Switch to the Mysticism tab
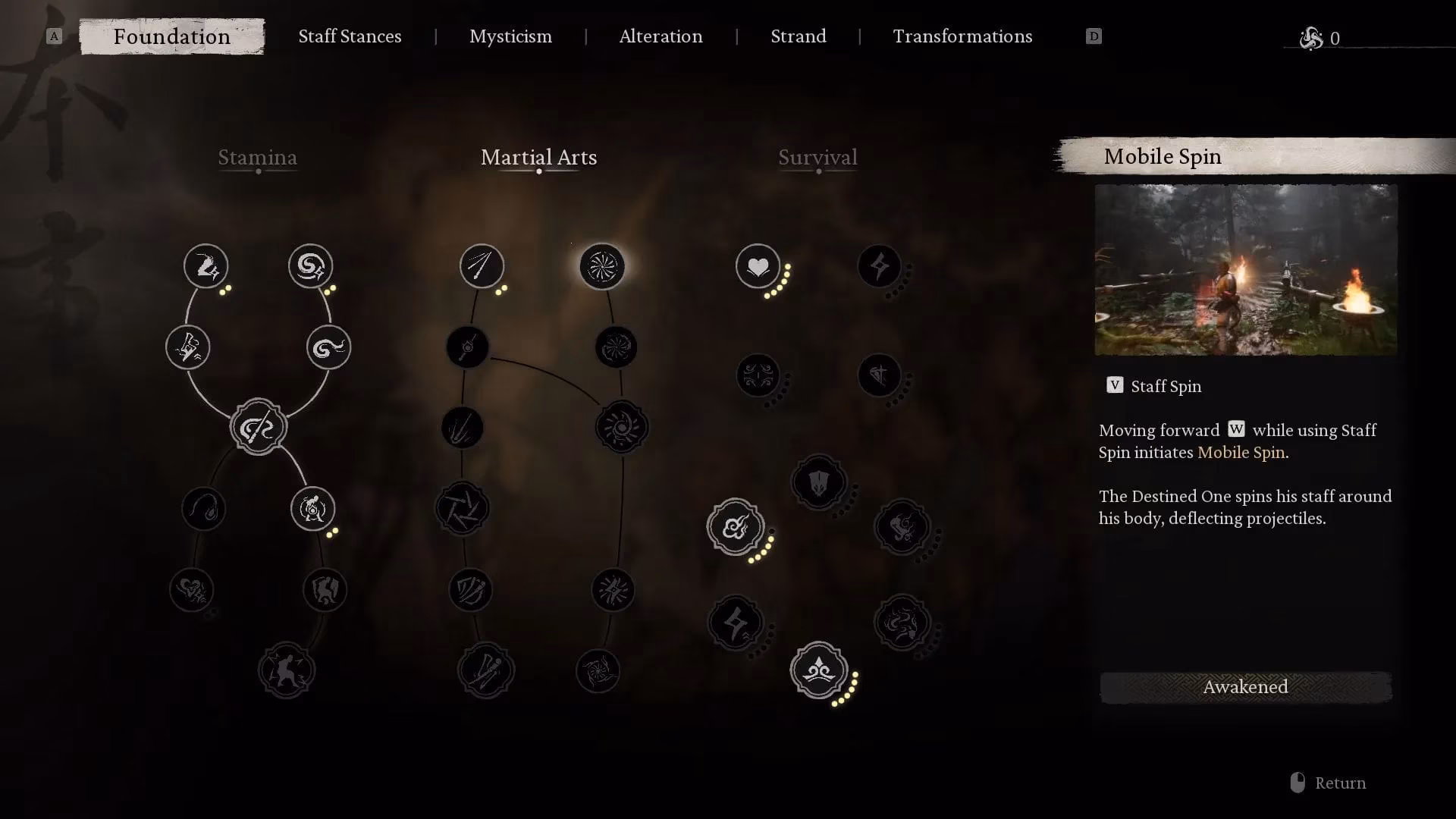 [510, 36]
